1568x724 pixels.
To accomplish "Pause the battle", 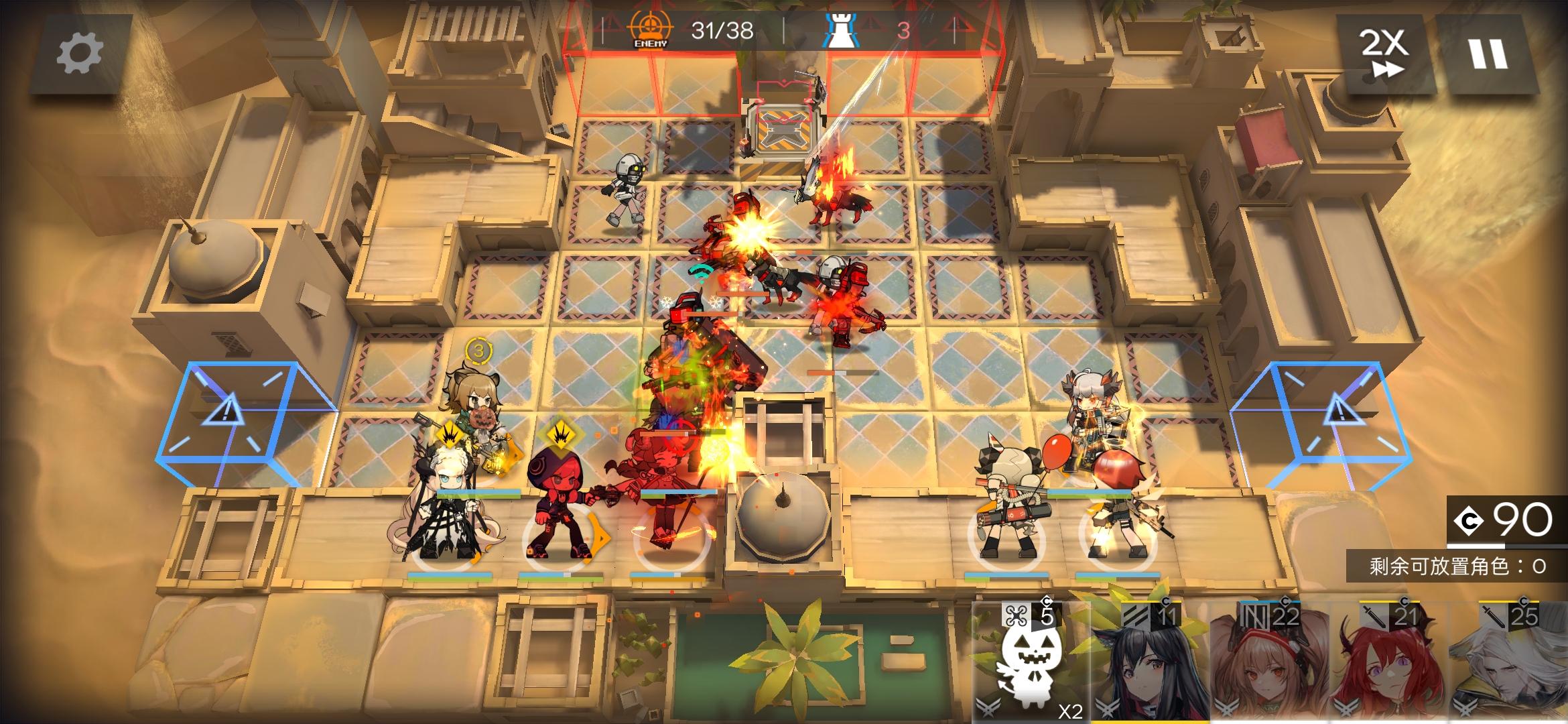I will pos(1488,54).
